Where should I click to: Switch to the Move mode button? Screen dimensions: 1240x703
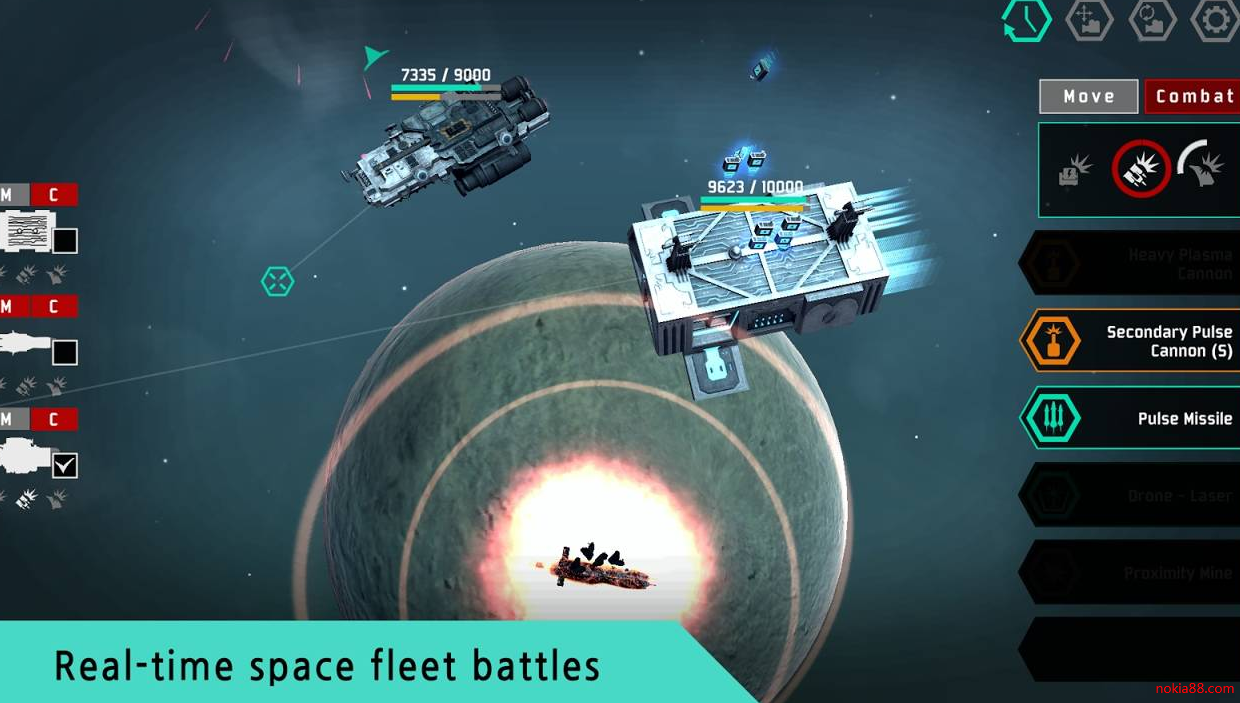1089,96
